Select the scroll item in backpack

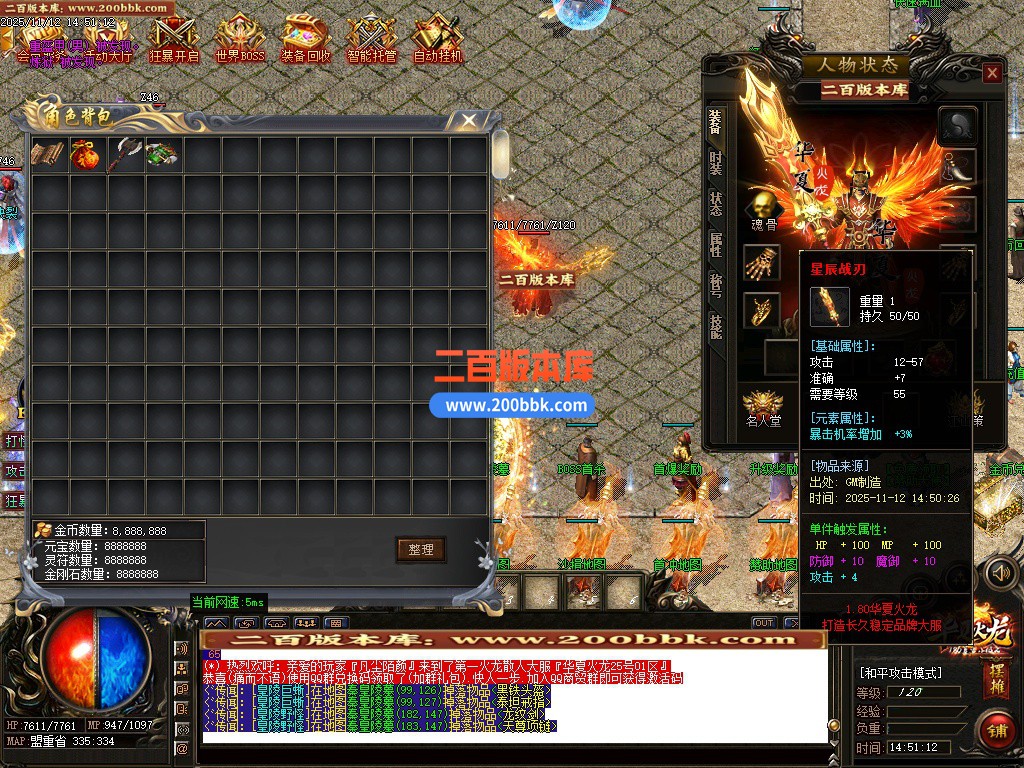tap(46, 155)
